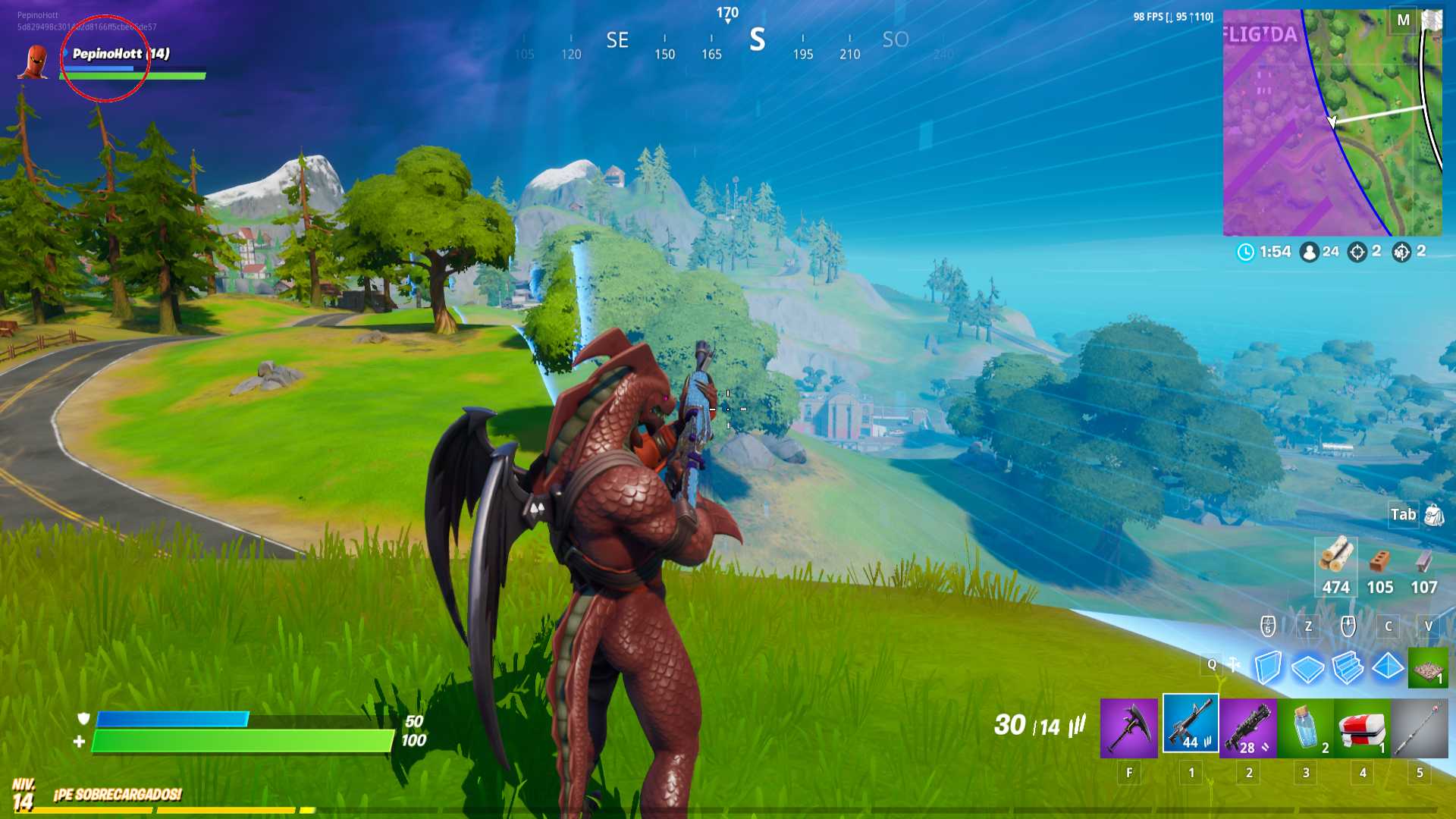
Task: Select the pyramid roof building piece
Action: [1389, 667]
